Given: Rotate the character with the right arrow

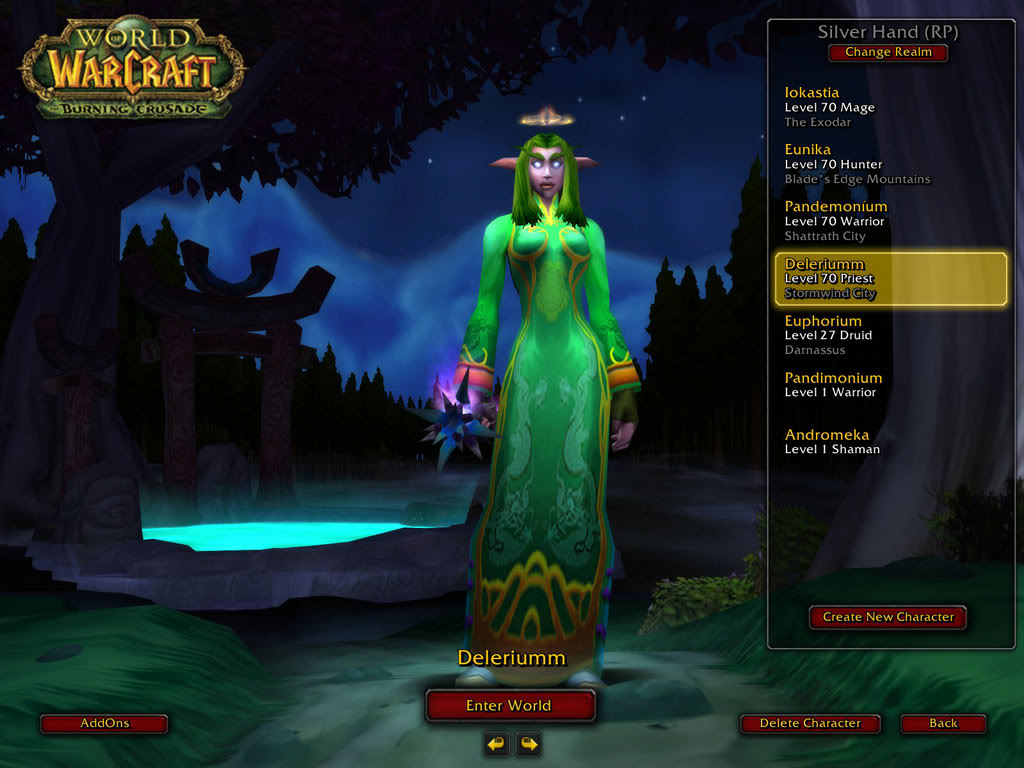Looking at the screenshot, I should [x=527, y=743].
